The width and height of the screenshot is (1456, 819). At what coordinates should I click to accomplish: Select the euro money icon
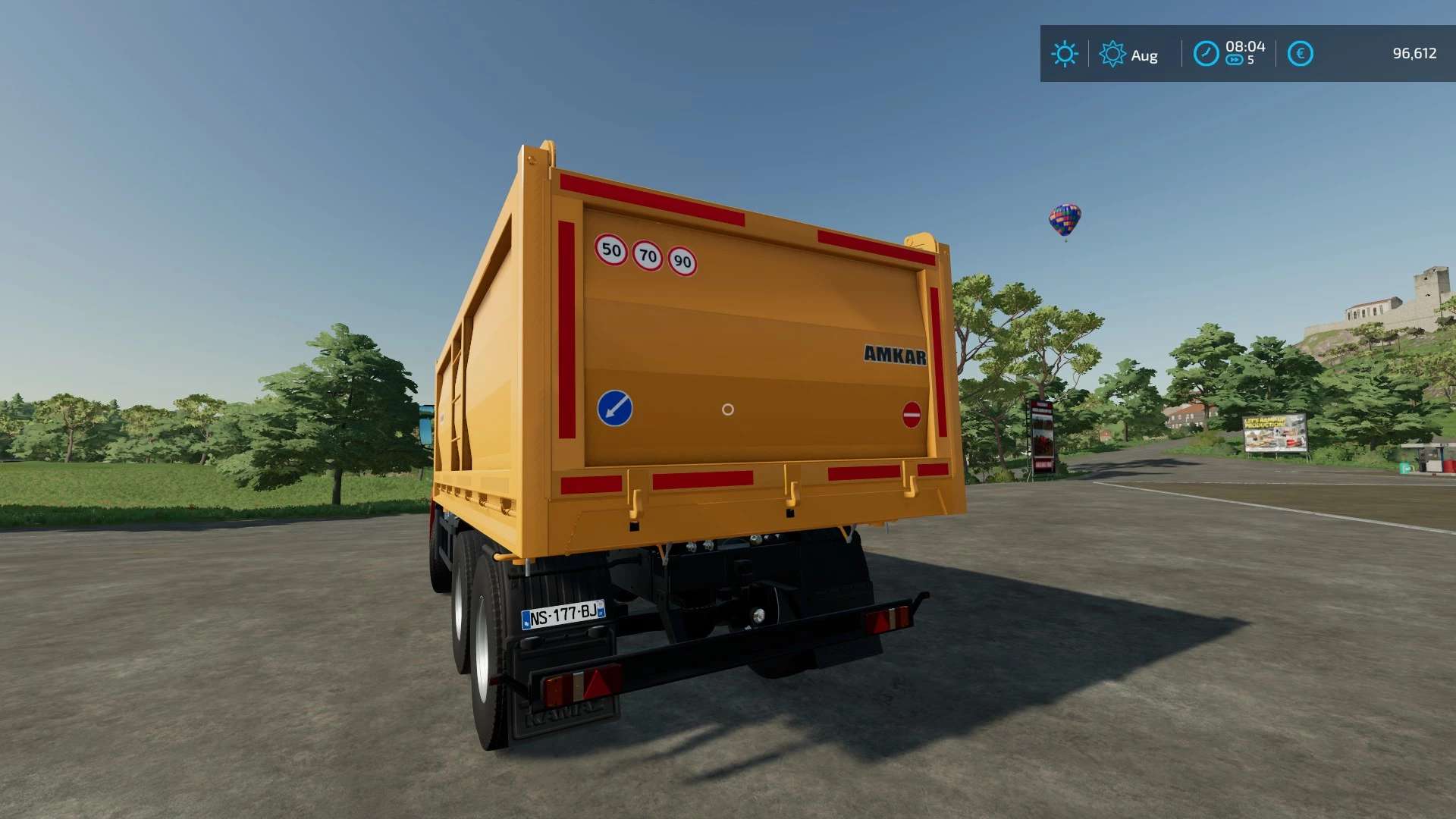[x=1300, y=54]
